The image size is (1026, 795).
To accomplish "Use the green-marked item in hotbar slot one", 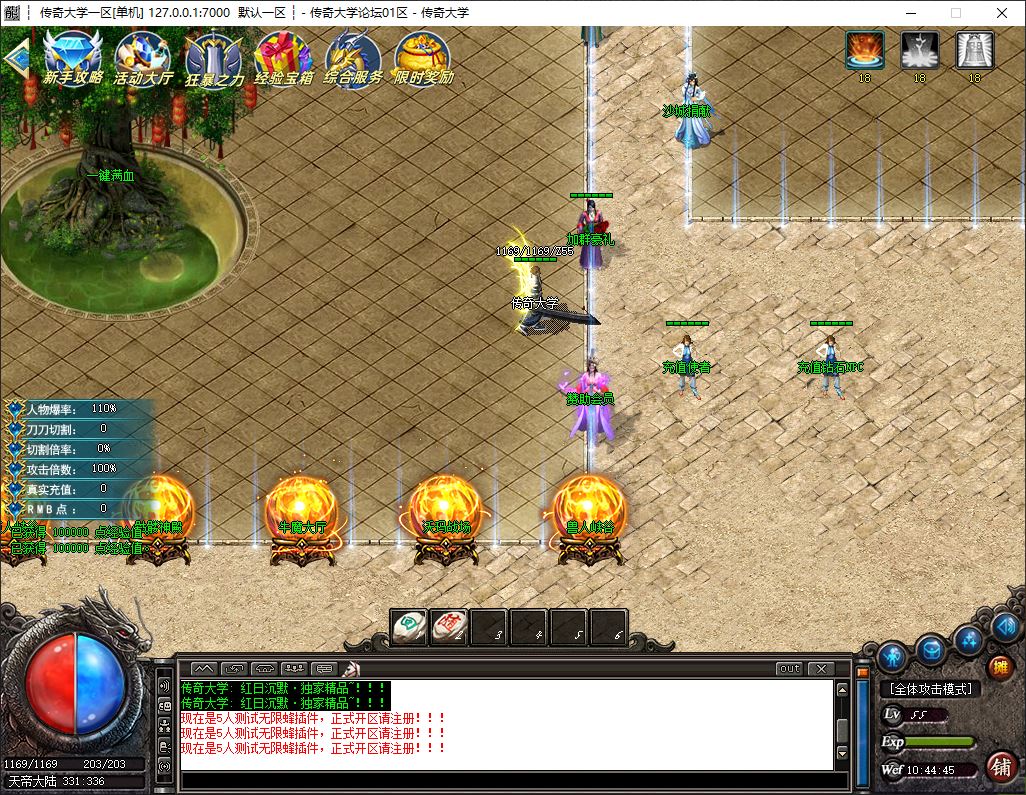I will click(409, 627).
